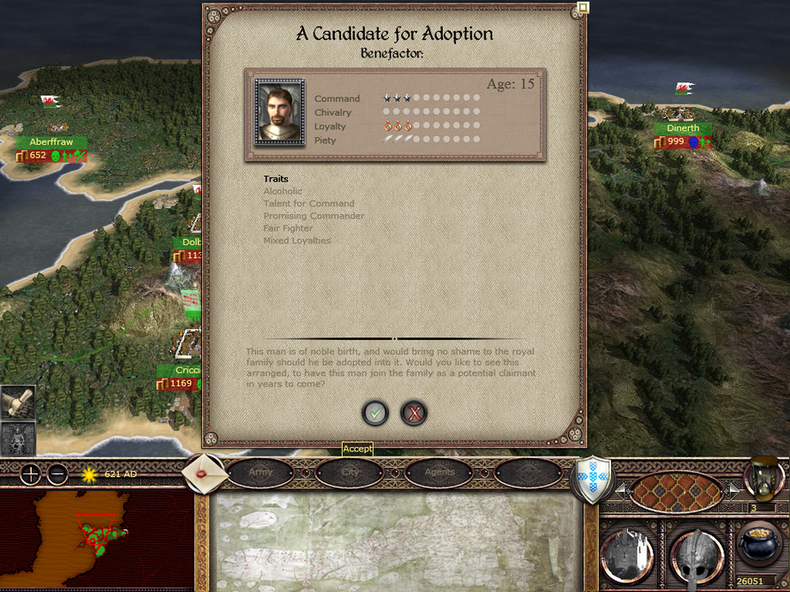The image size is (790, 592).
Task: Select the Dinerth settlement label
Action: [683, 129]
